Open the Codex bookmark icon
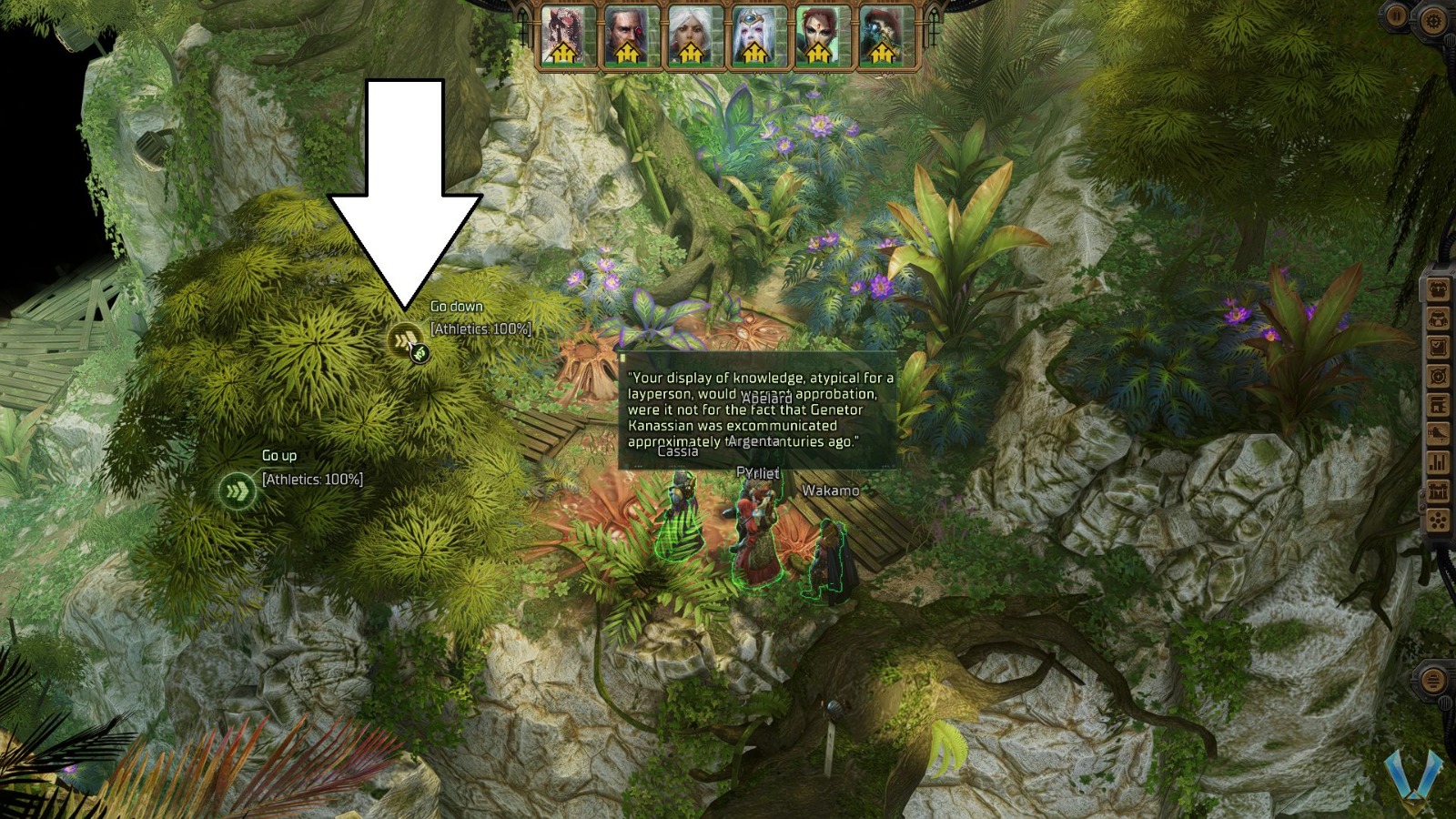Screen dimensions: 1456x819 (1438, 405)
